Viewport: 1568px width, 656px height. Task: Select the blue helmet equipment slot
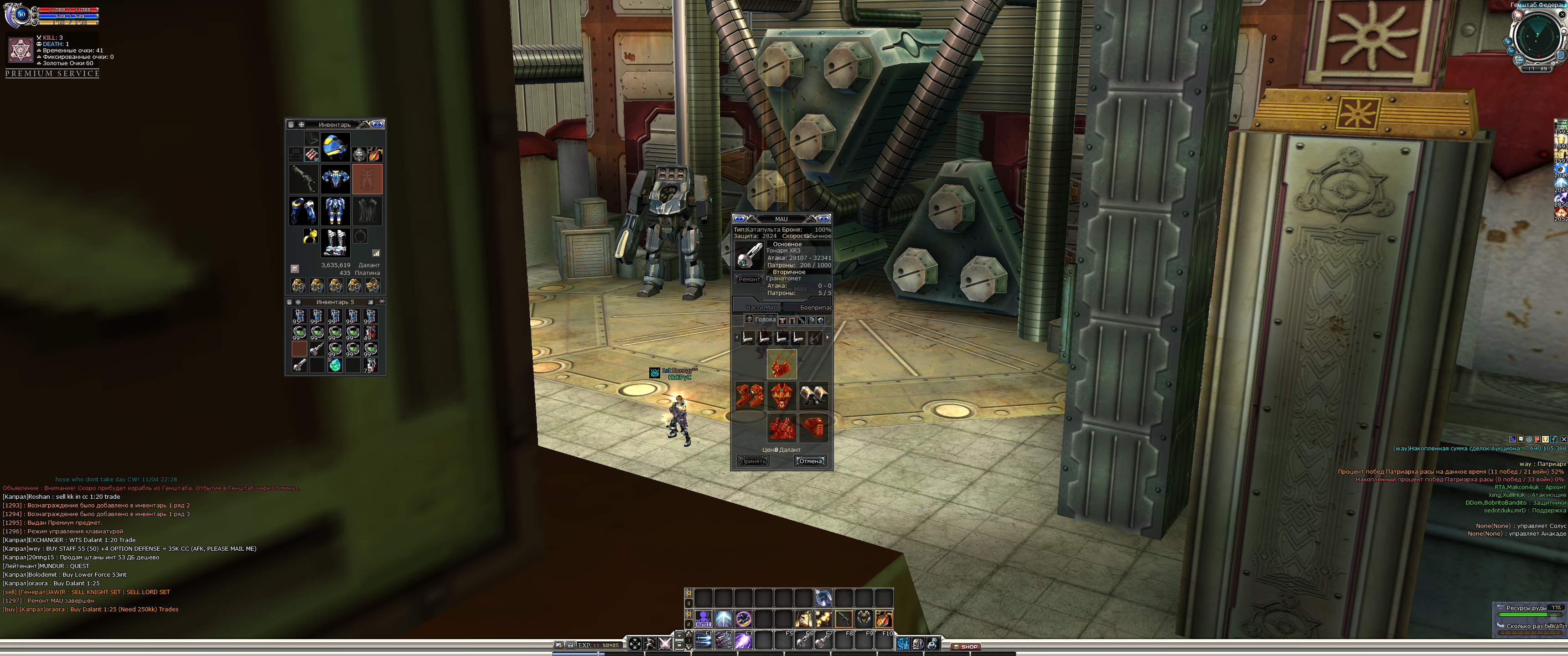(x=335, y=147)
